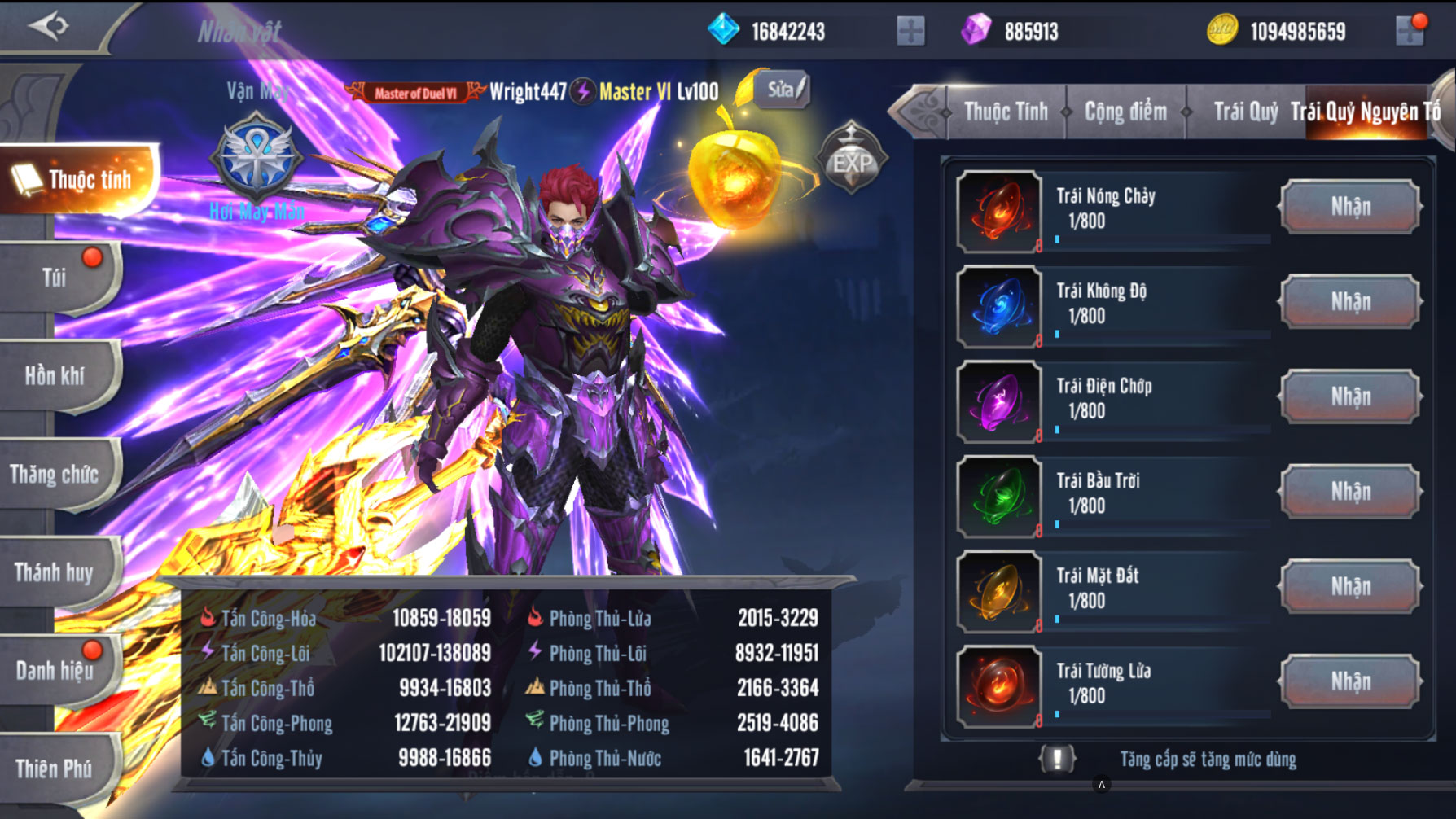Viewport: 1456px width, 819px height.
Task: Receive the Trái Điện Chớp fruit
Action: [1350, 397]
